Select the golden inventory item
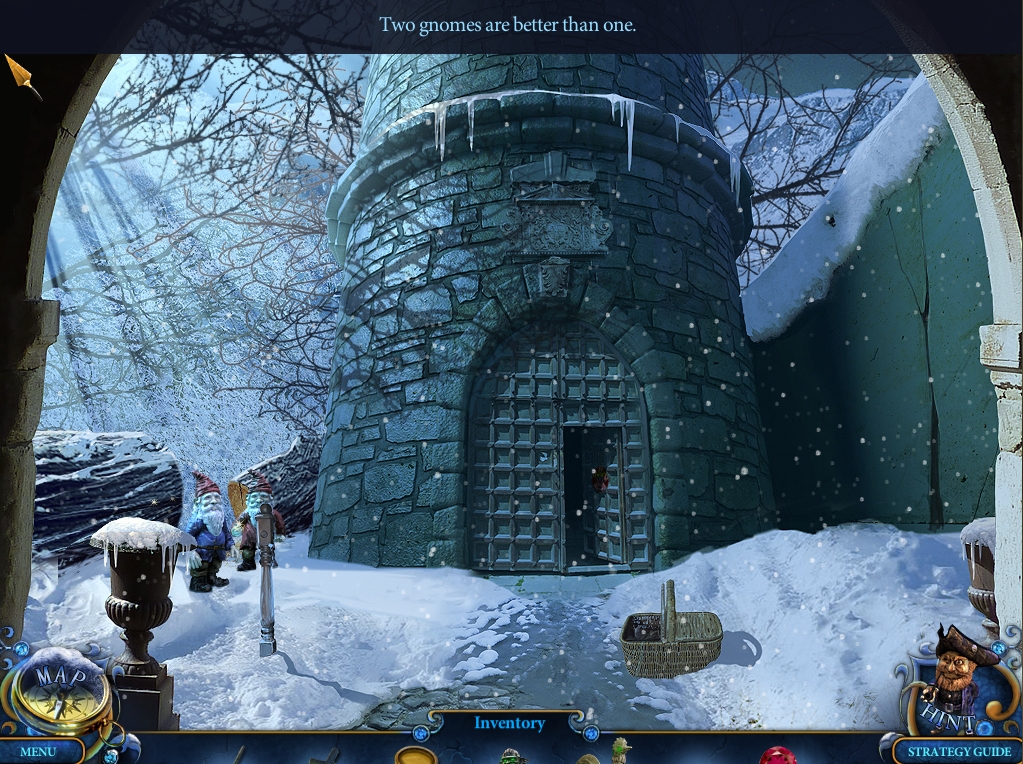The height and width of the screenshot is (764, 1023). point(416,756)
